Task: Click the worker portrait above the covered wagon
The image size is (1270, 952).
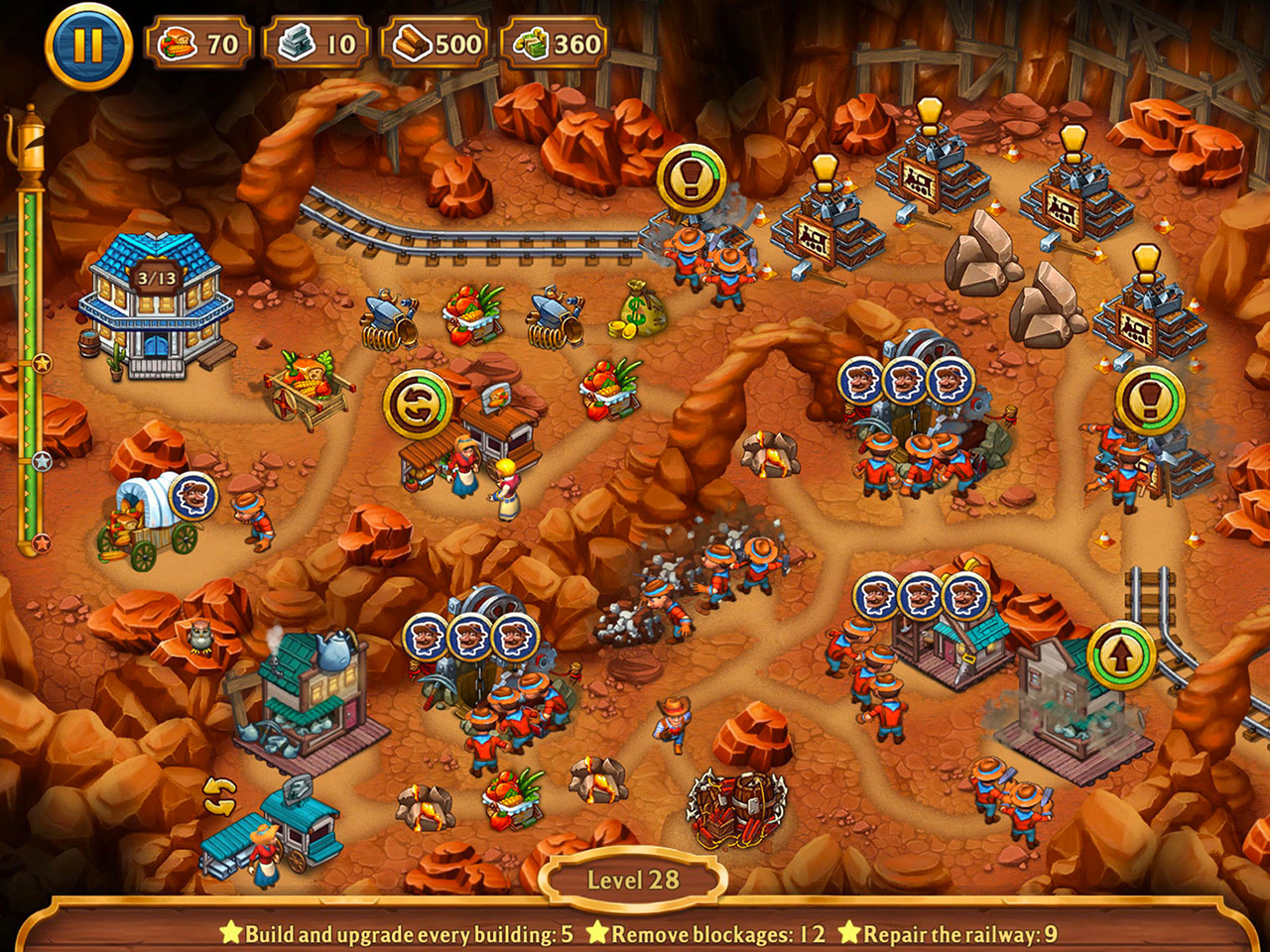Action: [x=196, y=494]
